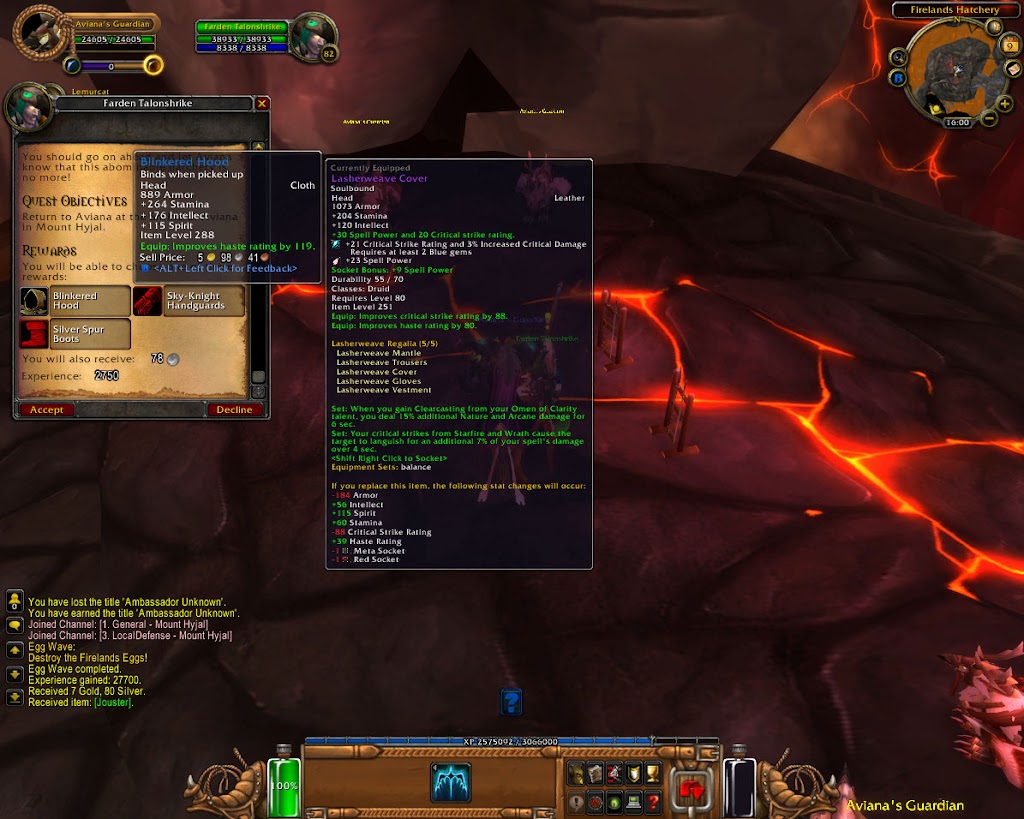Open the red question mark help menu
Viewport: 1024px width, 819px height.
[653, 801]
